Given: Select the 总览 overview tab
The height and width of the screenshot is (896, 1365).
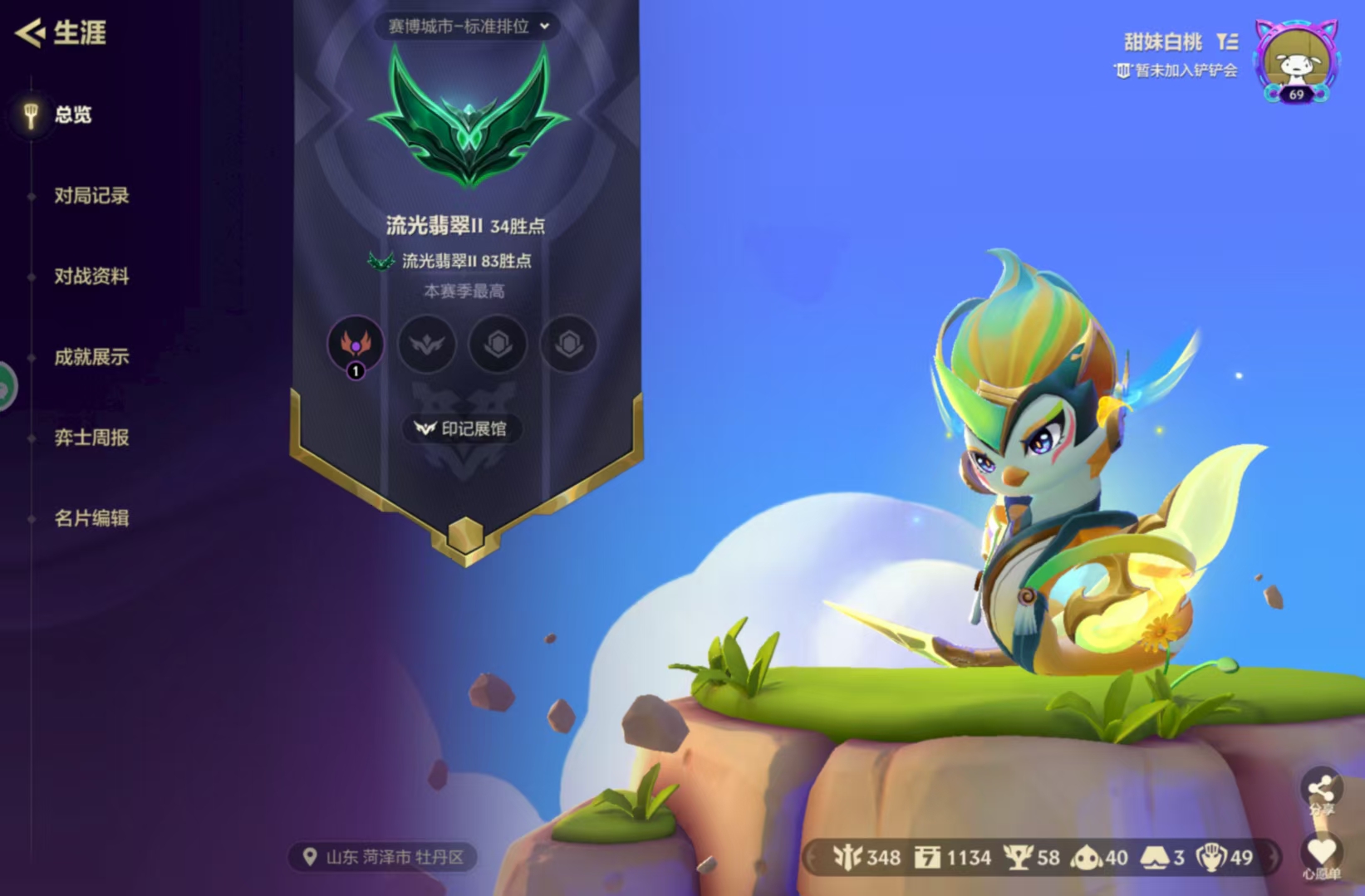Looking at the screenshot, I should click(x=72, y=115).
